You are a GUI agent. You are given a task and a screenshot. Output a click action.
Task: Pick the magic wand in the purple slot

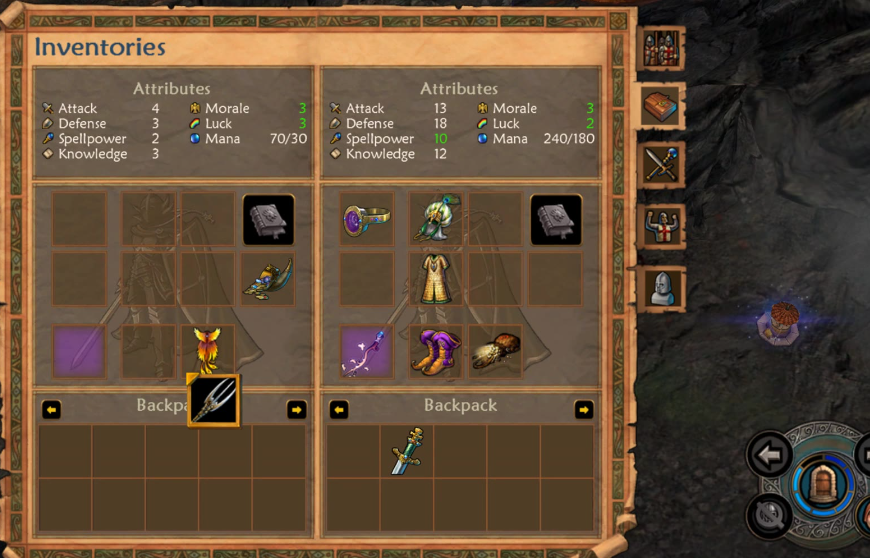click(366, 352)
